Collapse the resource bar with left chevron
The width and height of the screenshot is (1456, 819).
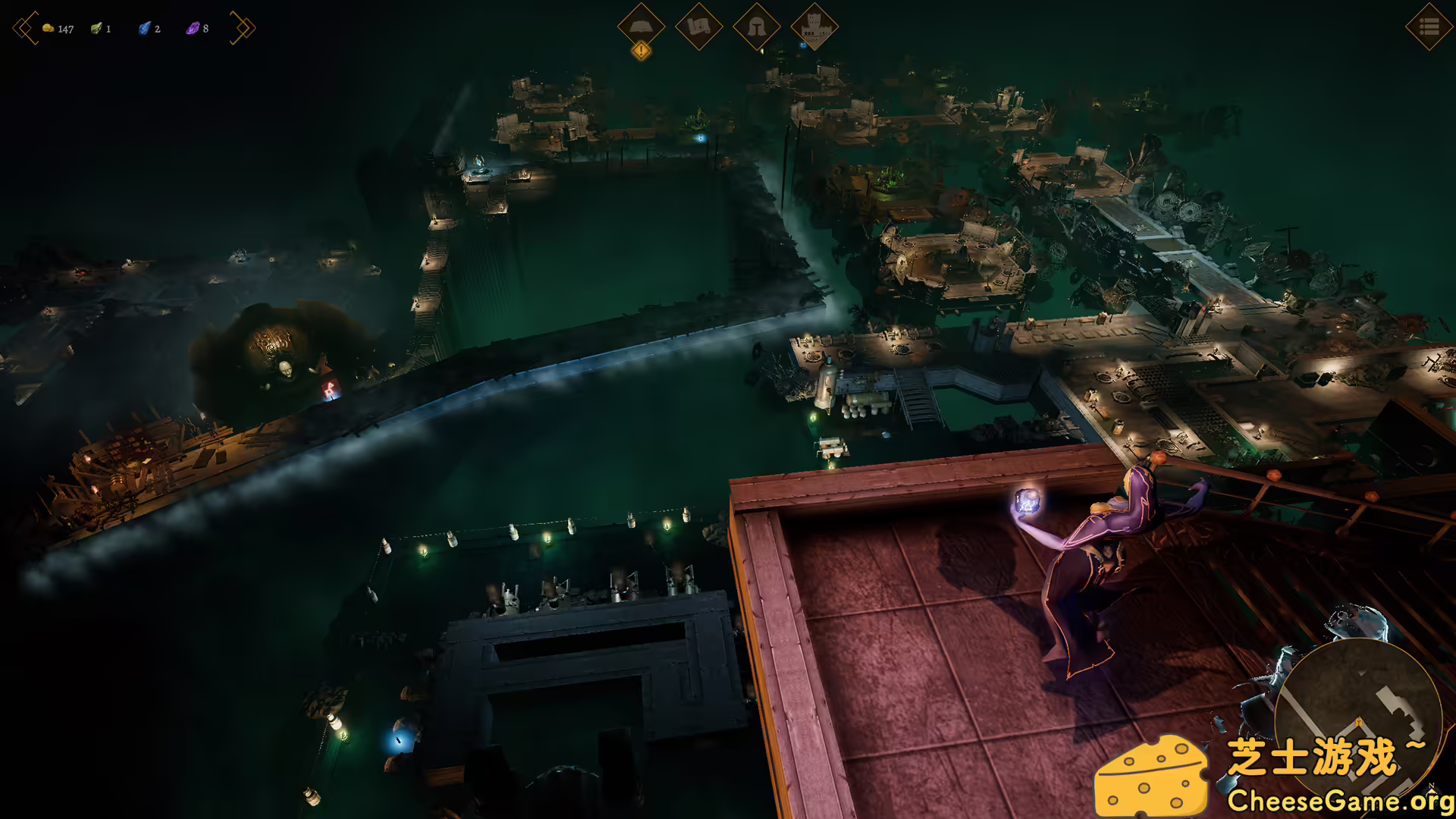(22, 28)
